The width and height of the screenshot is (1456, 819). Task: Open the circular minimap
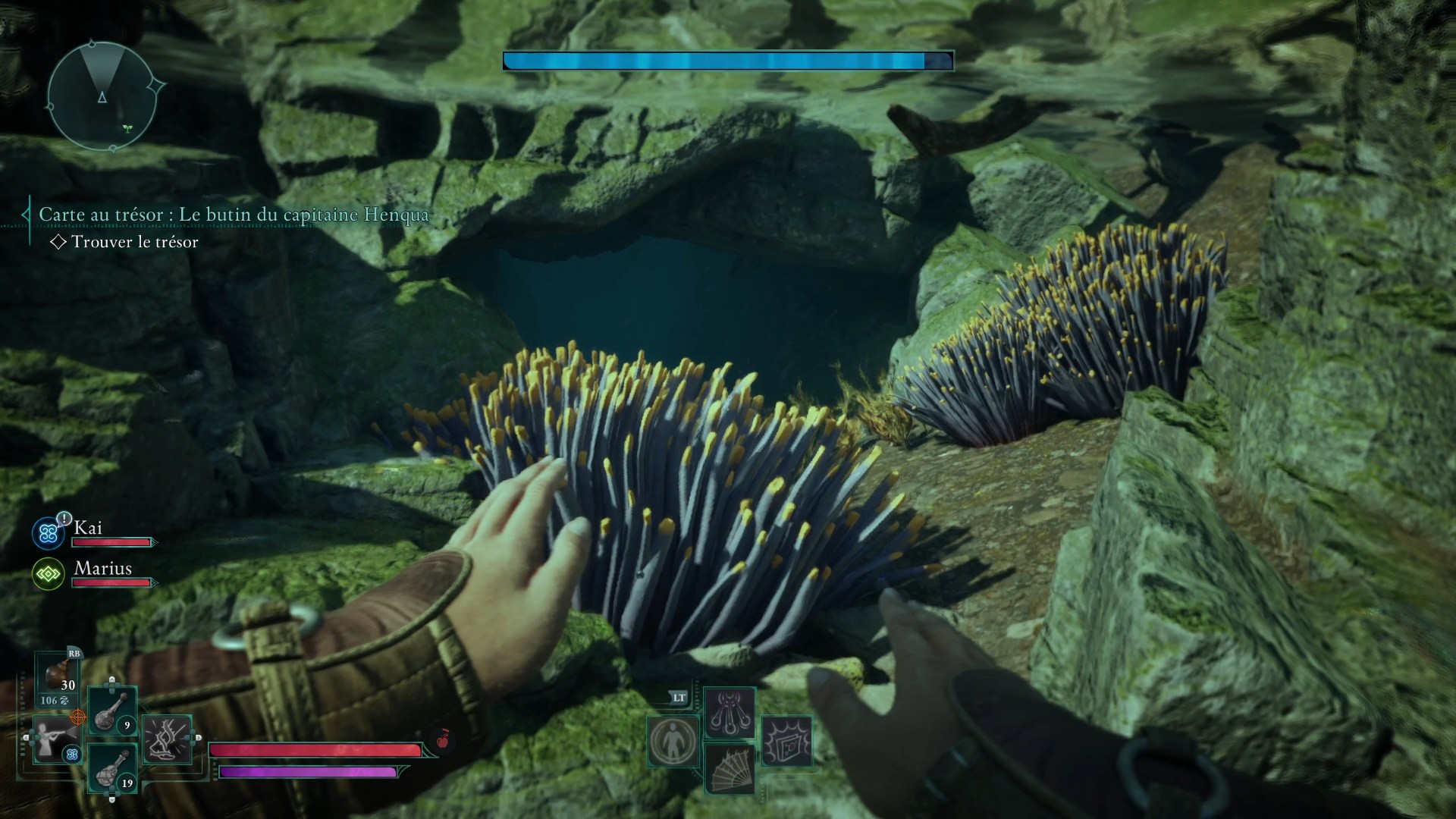102,96
